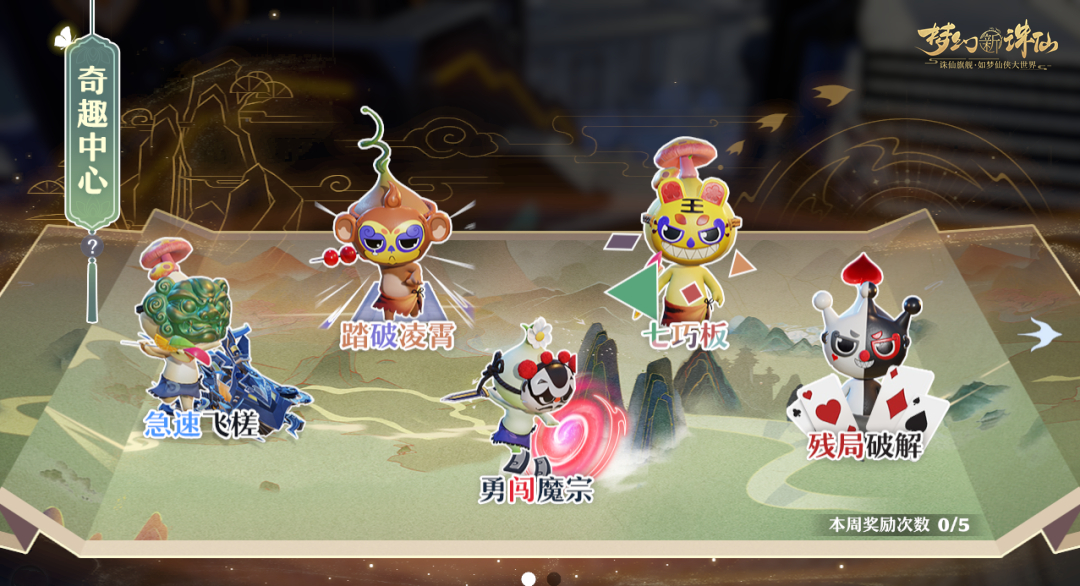The image size is (1080, 586).
Task: Switch to the second page dot
Action: [x=554, y=578]
